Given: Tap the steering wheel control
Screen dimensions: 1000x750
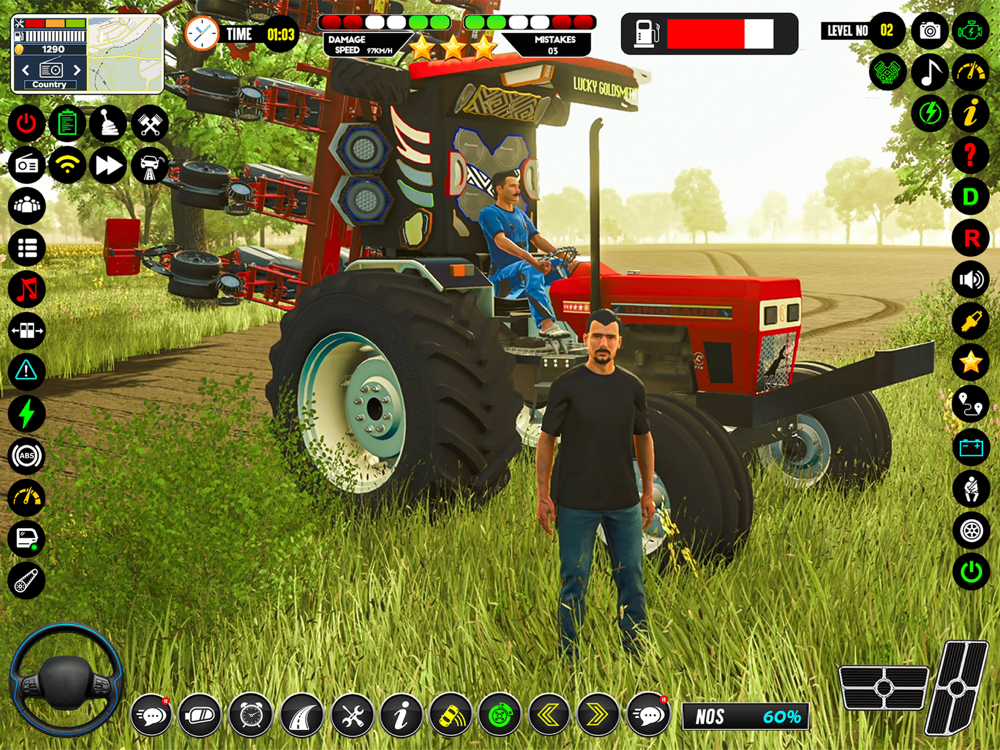Looking at the screenshot, I should (66, 680).
